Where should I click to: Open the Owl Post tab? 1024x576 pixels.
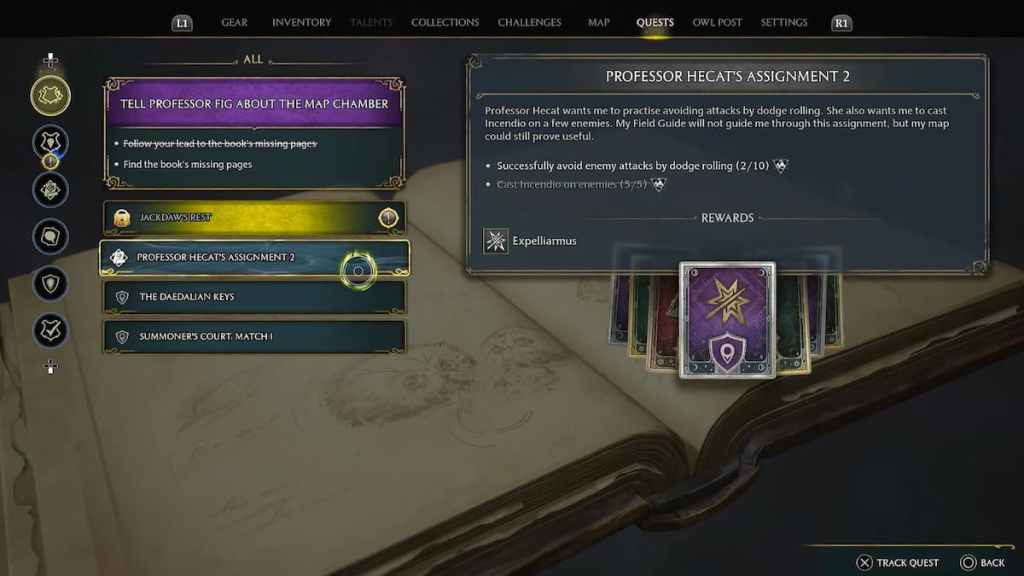click(x=717, y=22)
